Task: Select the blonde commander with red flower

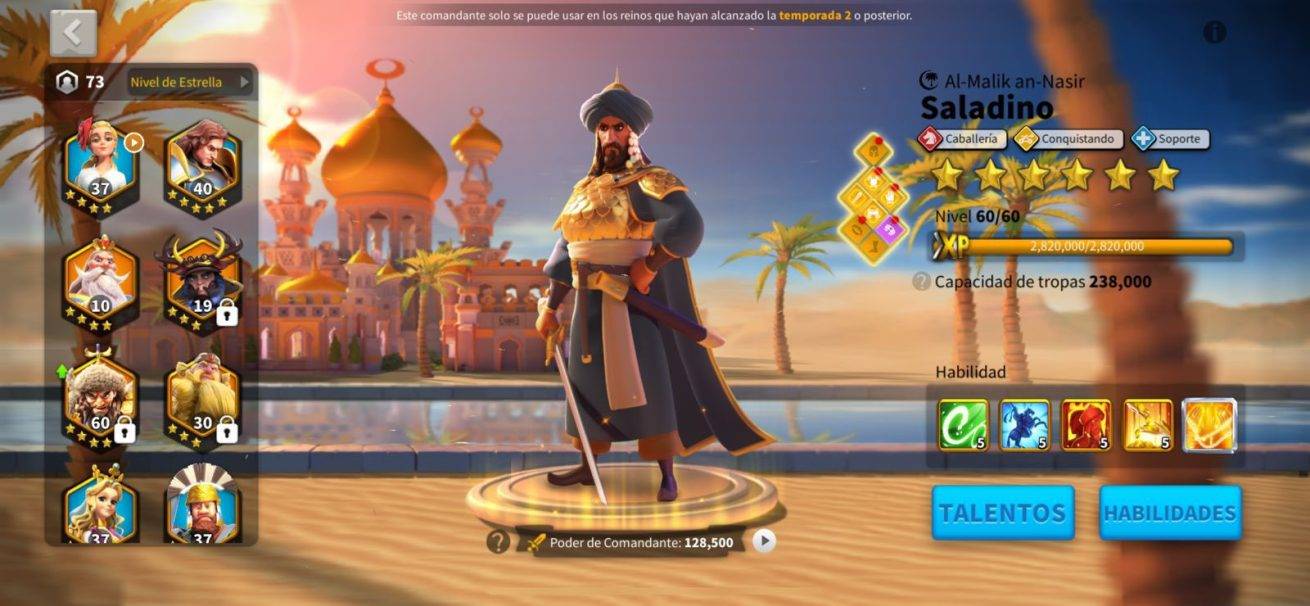Action: coord(101,162)
